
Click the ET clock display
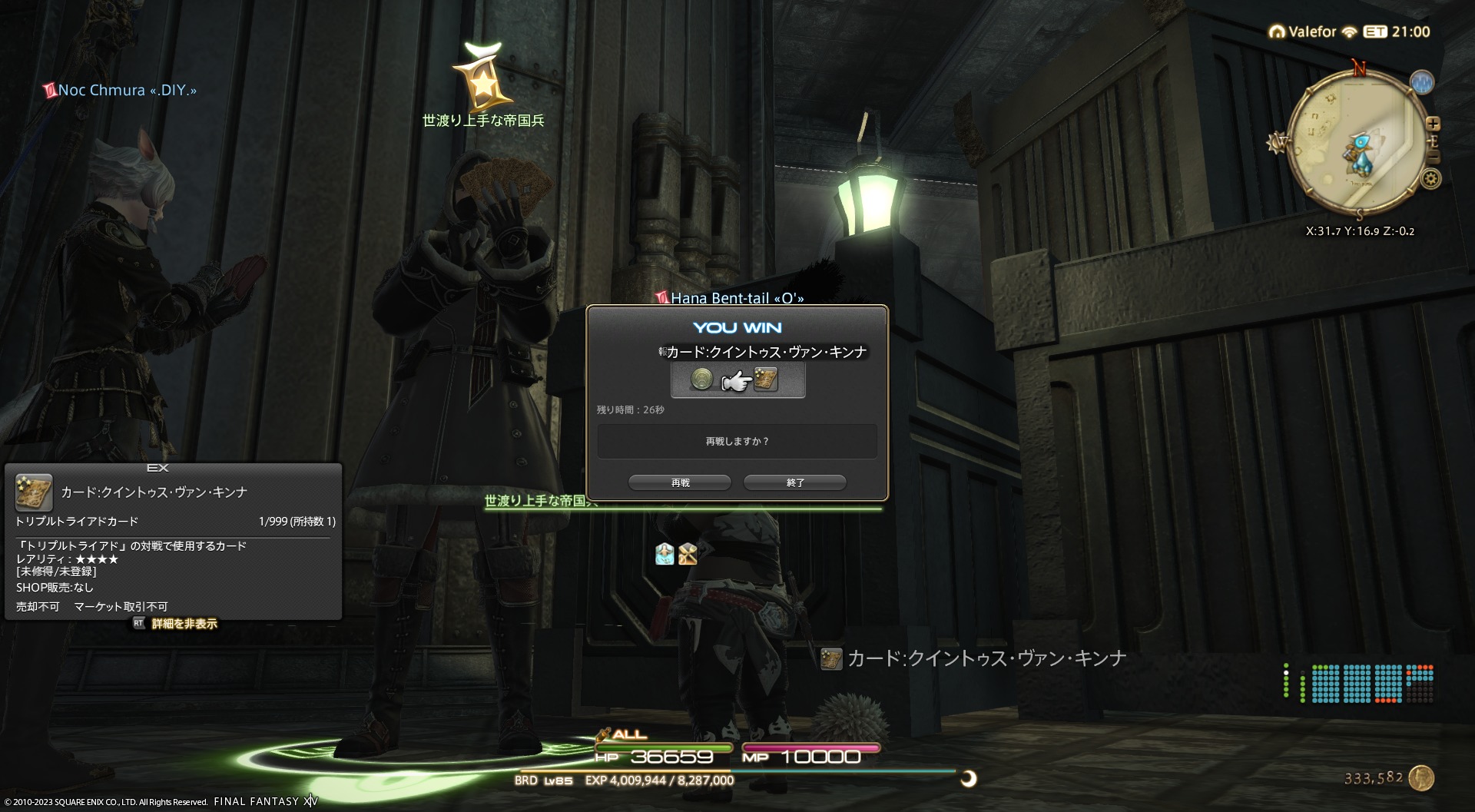(1397, 32)
